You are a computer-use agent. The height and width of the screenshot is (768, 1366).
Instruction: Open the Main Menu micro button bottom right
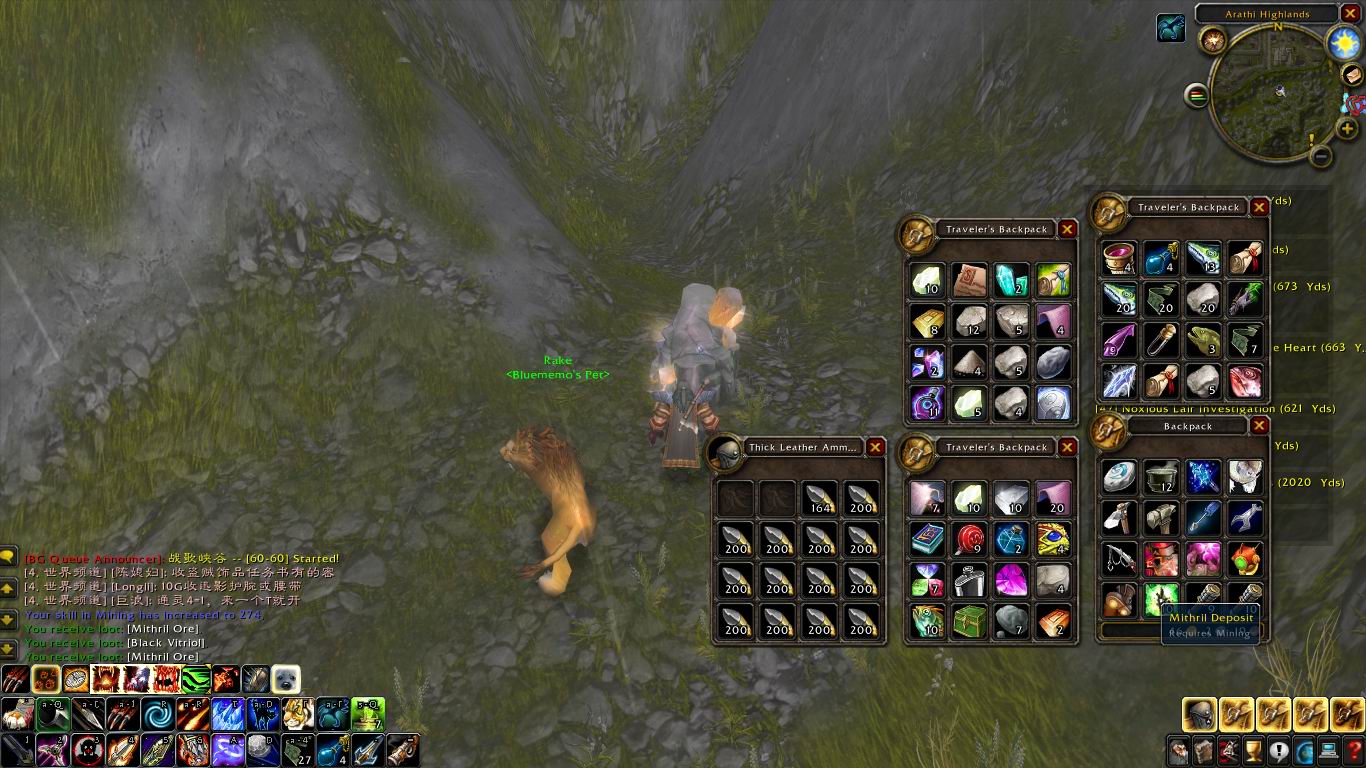1329,750
